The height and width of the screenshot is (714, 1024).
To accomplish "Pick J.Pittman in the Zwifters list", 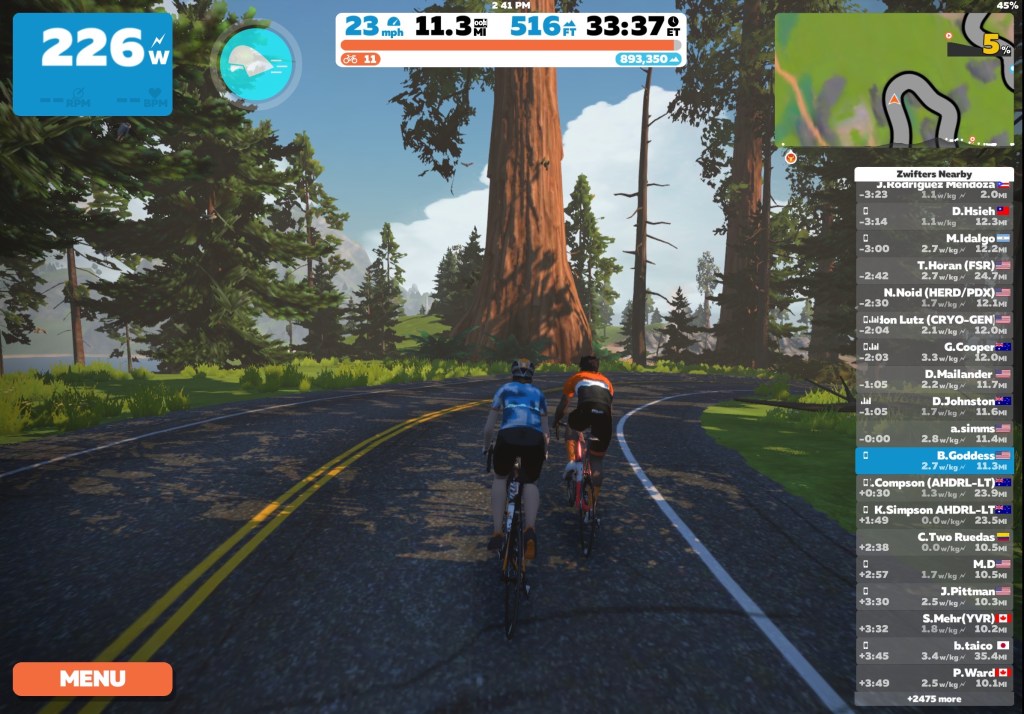I will point(934,595).
